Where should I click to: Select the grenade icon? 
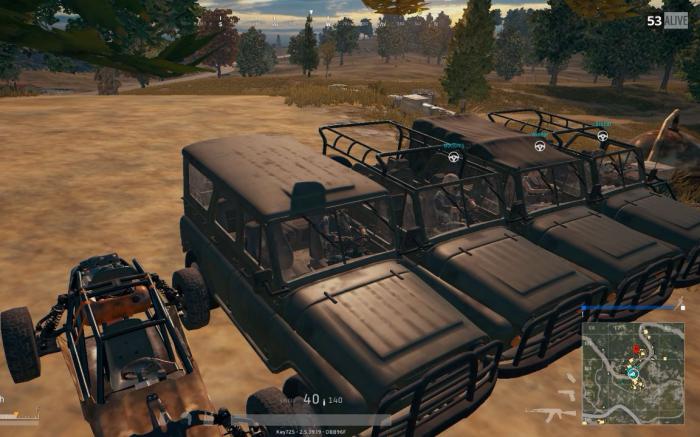click(569, 379)
